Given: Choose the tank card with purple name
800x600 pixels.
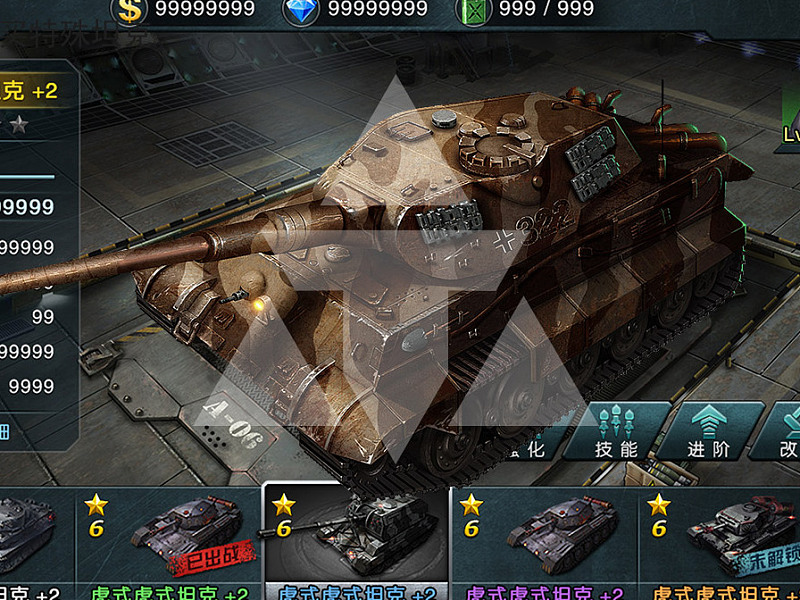Looking at the screenshot, I should (x=543, y=542).
